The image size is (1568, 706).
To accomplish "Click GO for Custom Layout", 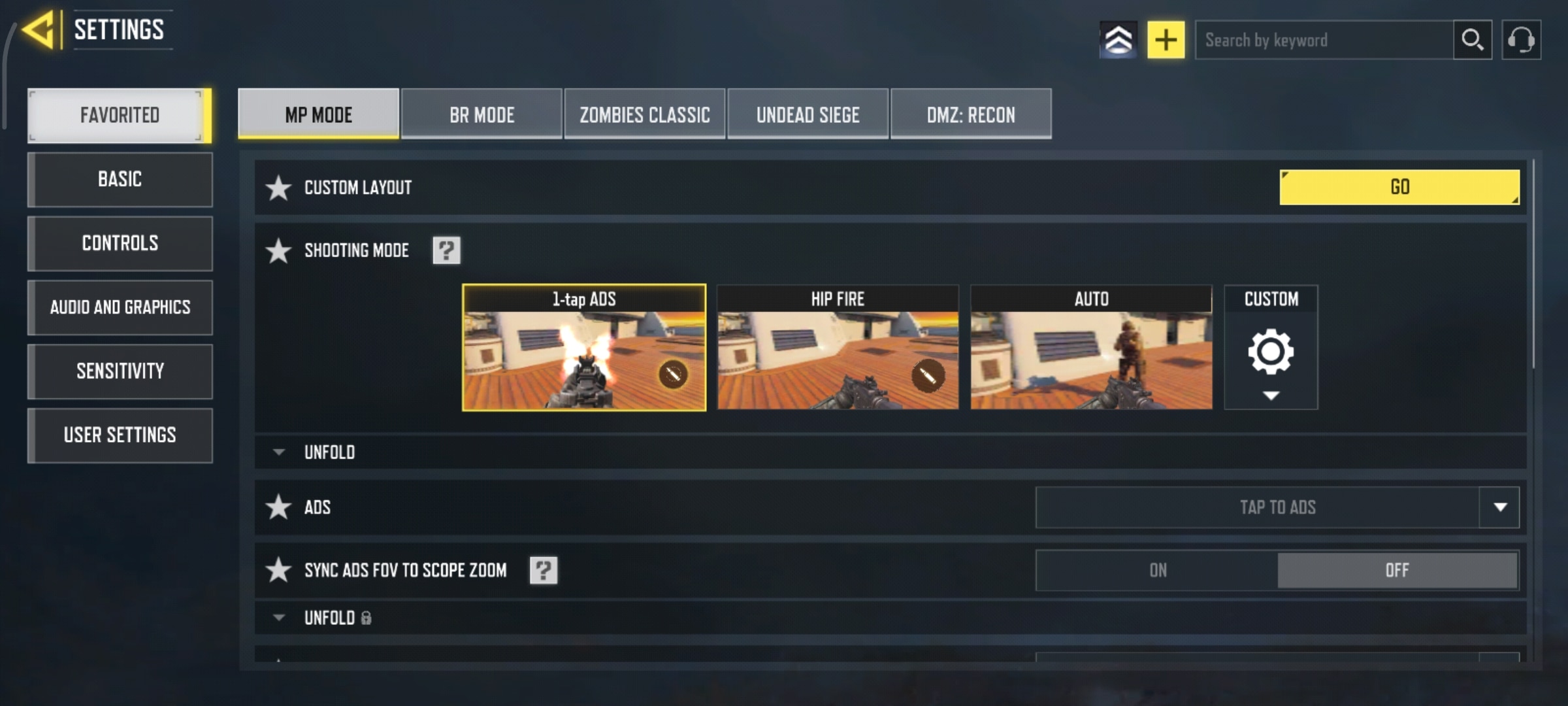I will [x=1399, y=187].
